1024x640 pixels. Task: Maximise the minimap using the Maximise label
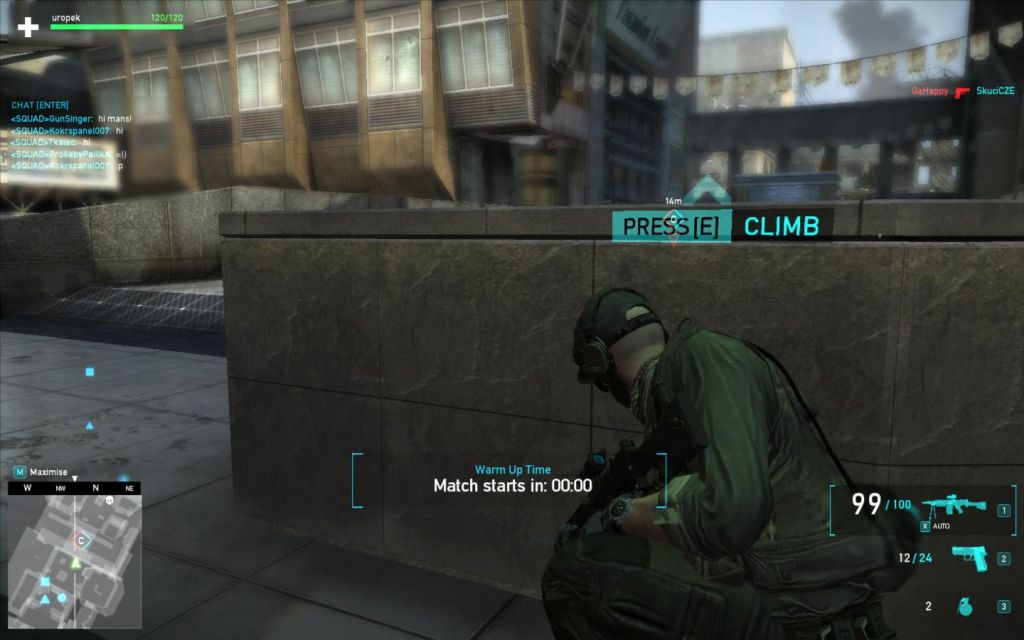click(48, 471)
